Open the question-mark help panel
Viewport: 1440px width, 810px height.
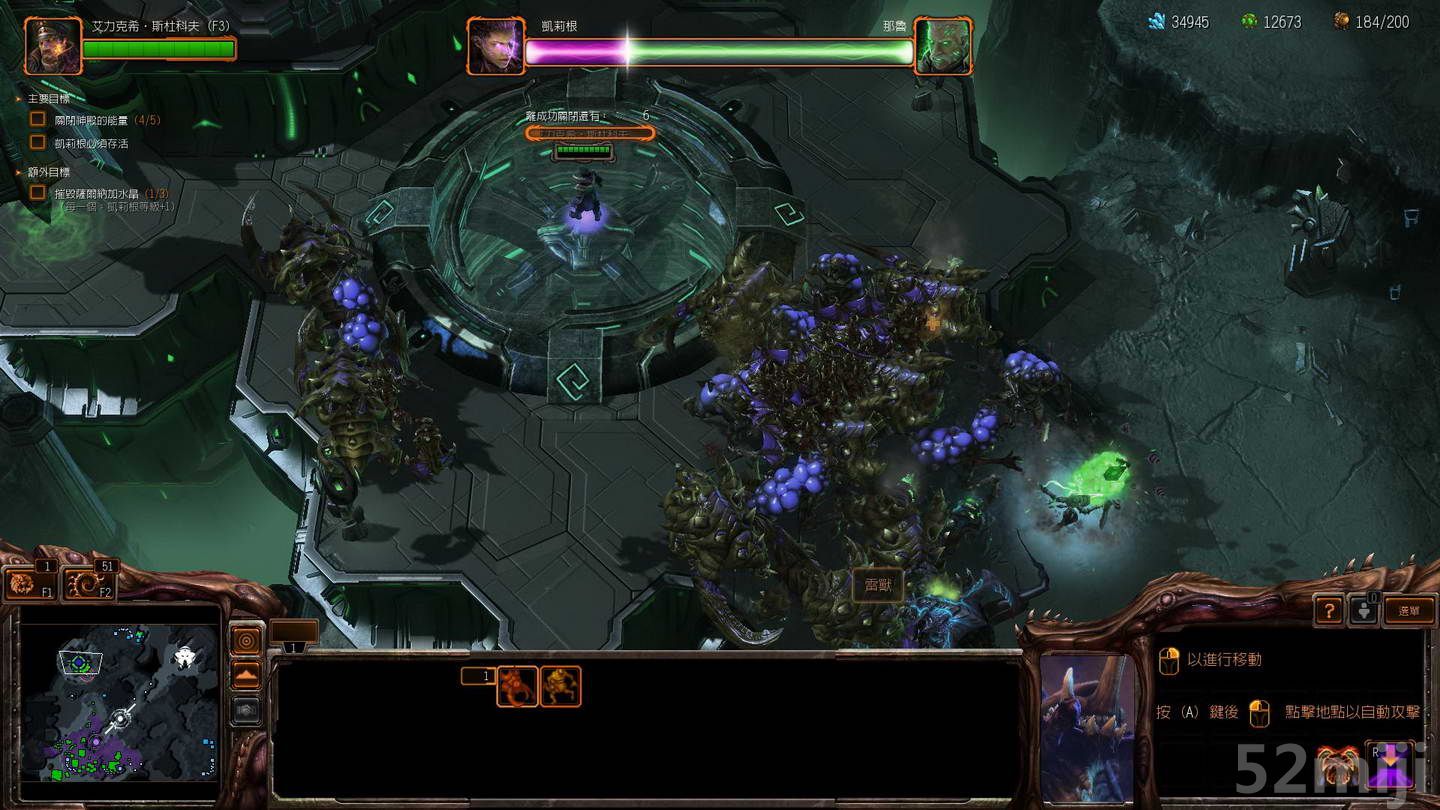[x=1327, y=610]
